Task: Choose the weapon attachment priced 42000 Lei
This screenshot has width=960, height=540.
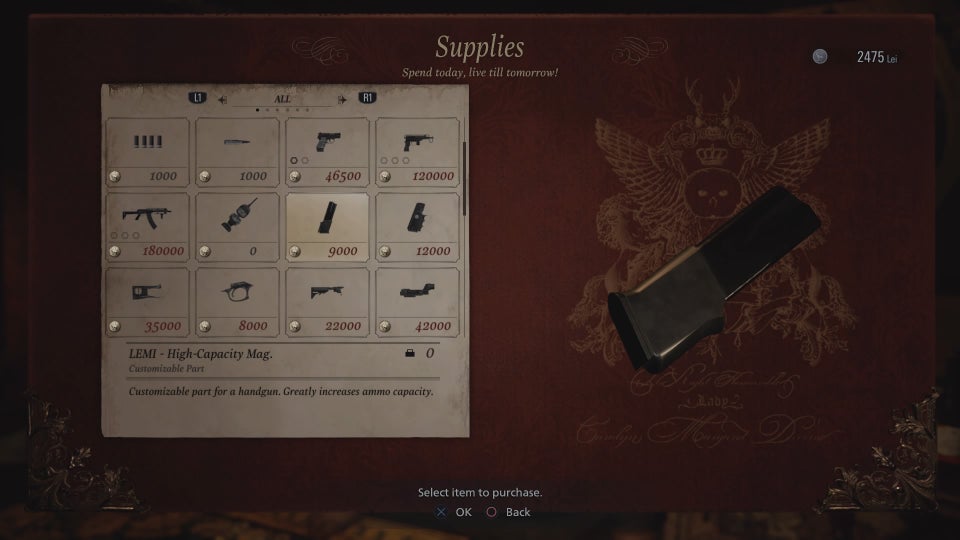Action: (x=417, y=301)
